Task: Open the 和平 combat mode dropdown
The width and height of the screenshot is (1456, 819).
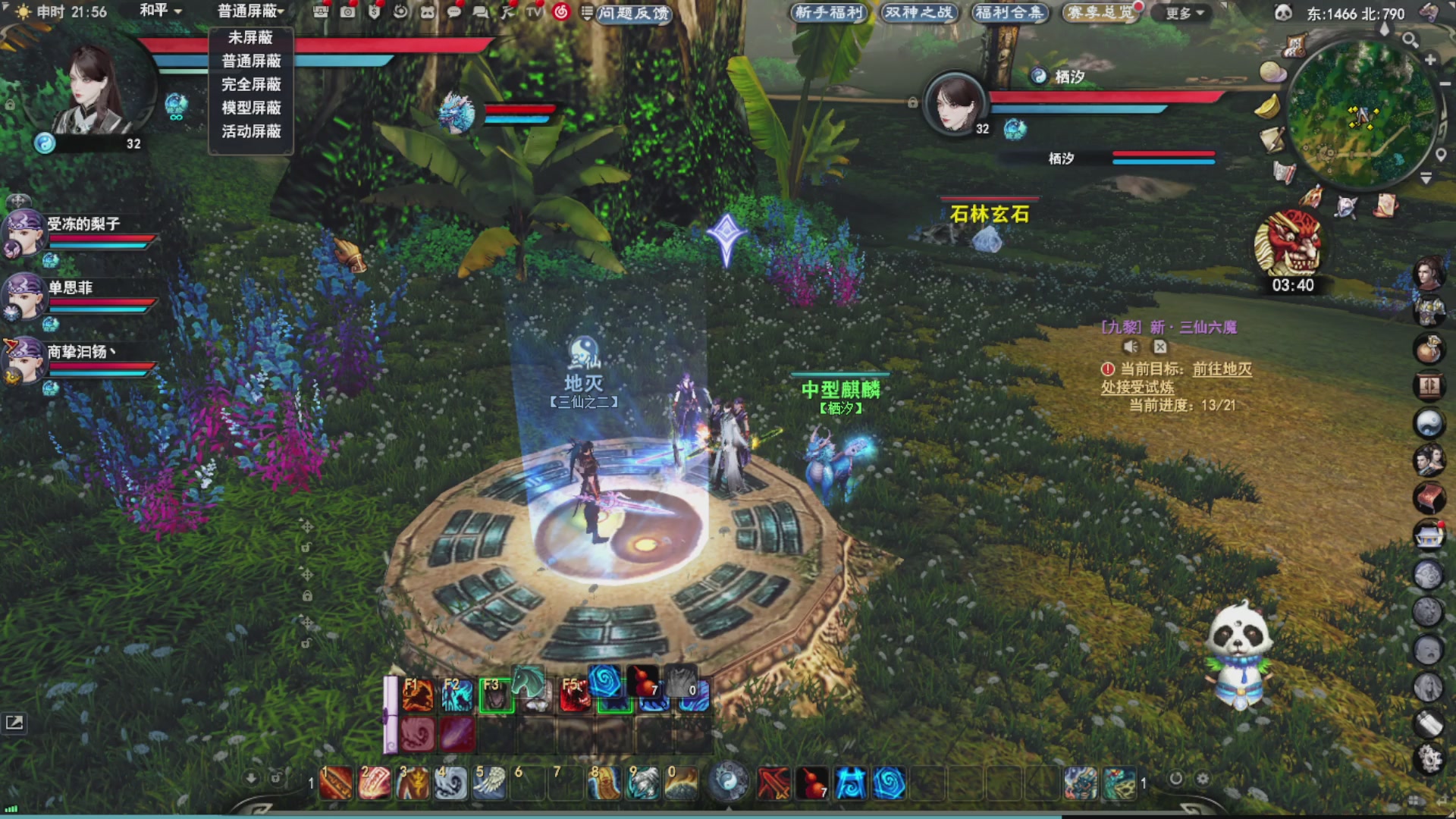Action: 160,11
